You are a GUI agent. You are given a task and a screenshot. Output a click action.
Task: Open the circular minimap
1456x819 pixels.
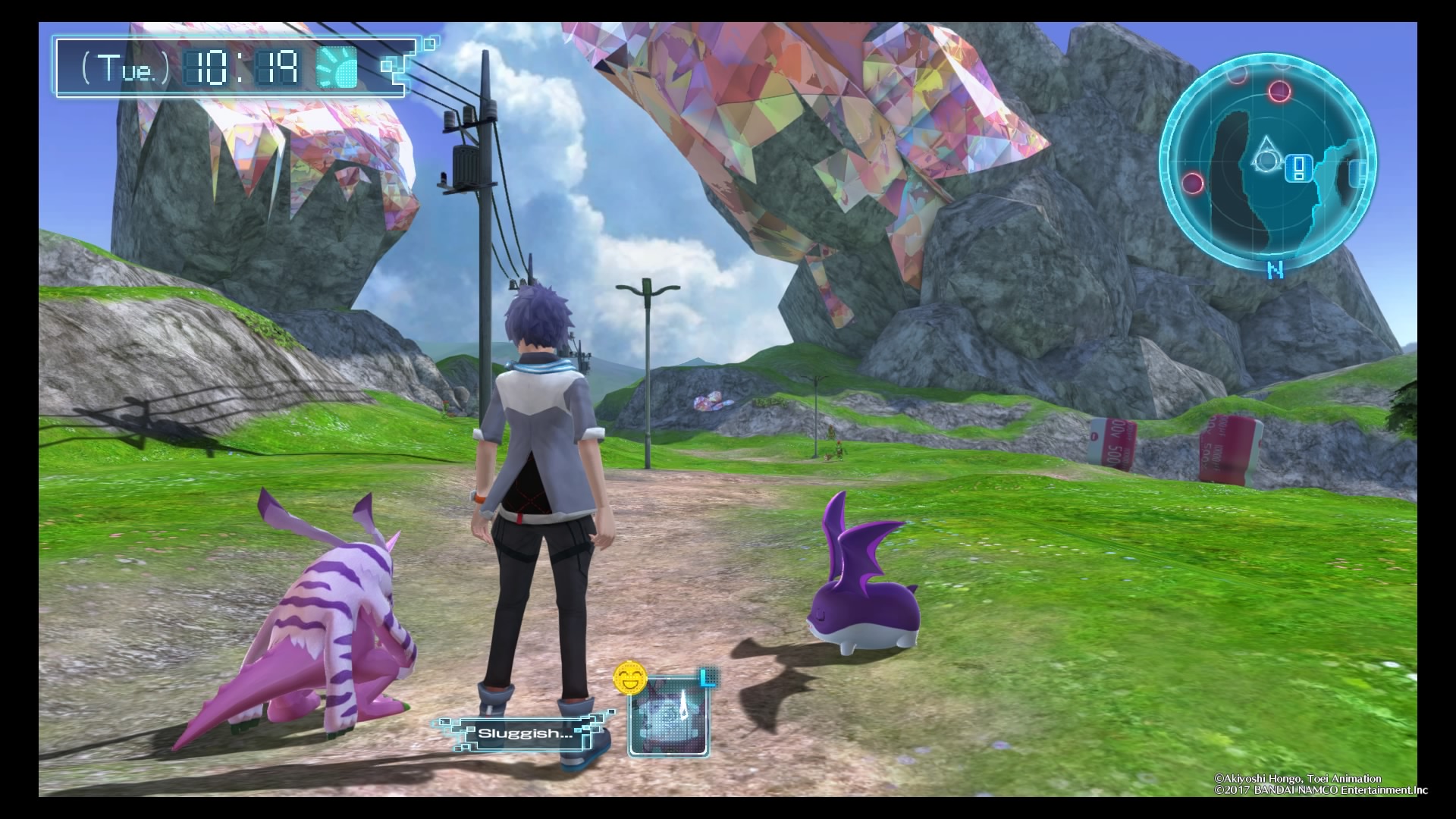(x=1268, y=162)
